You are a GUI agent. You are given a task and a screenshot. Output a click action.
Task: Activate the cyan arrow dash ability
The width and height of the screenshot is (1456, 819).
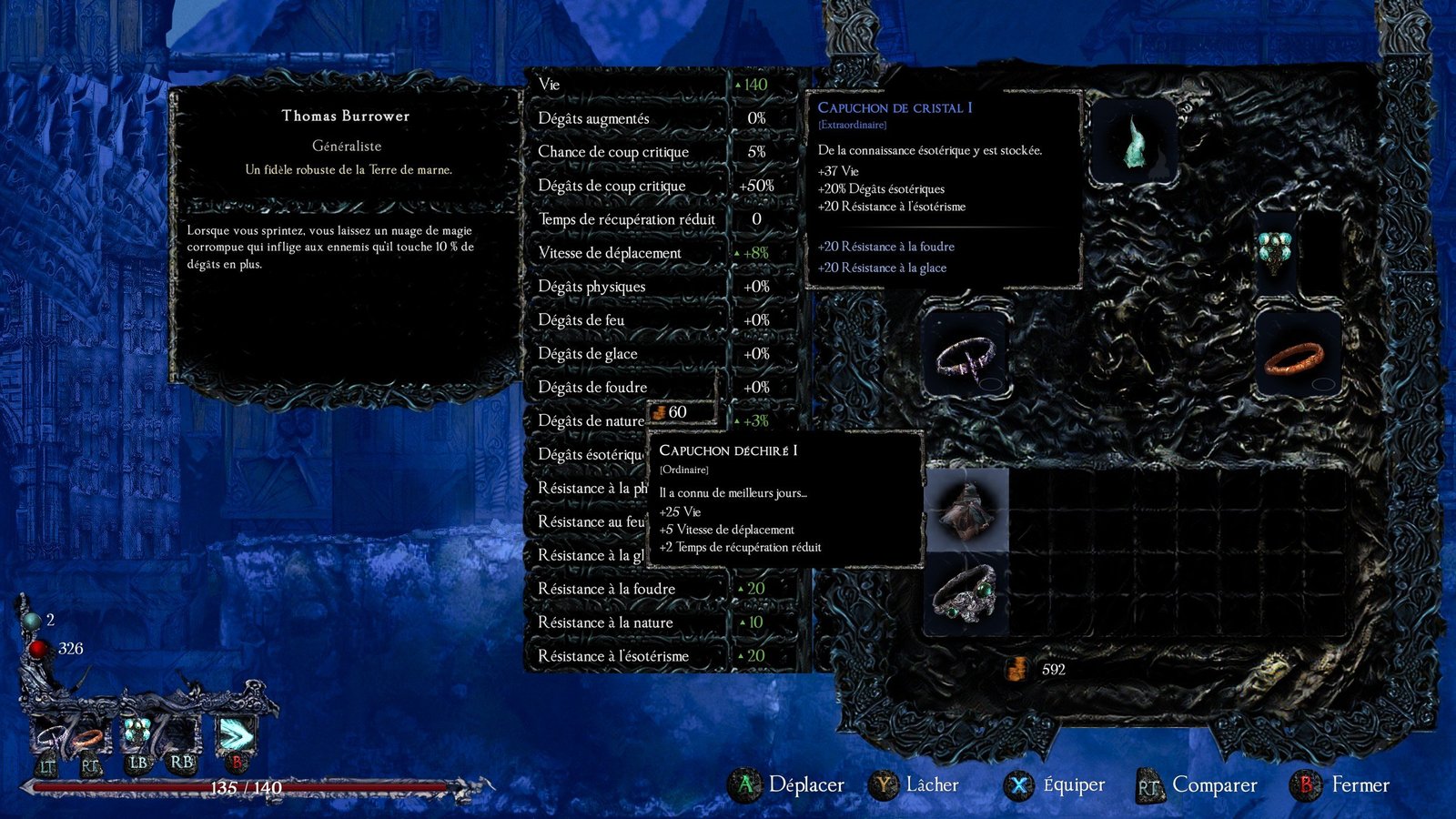[235, 733]
